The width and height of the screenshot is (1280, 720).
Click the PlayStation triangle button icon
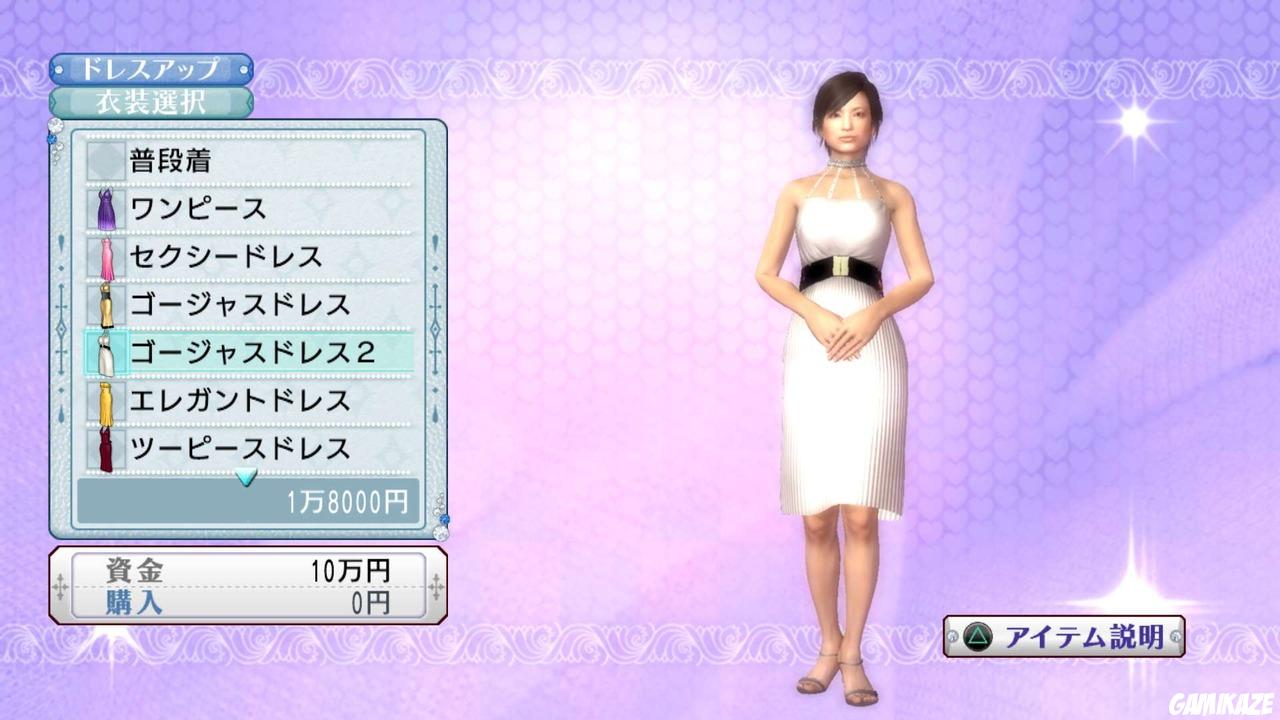[x=976, y=637]
